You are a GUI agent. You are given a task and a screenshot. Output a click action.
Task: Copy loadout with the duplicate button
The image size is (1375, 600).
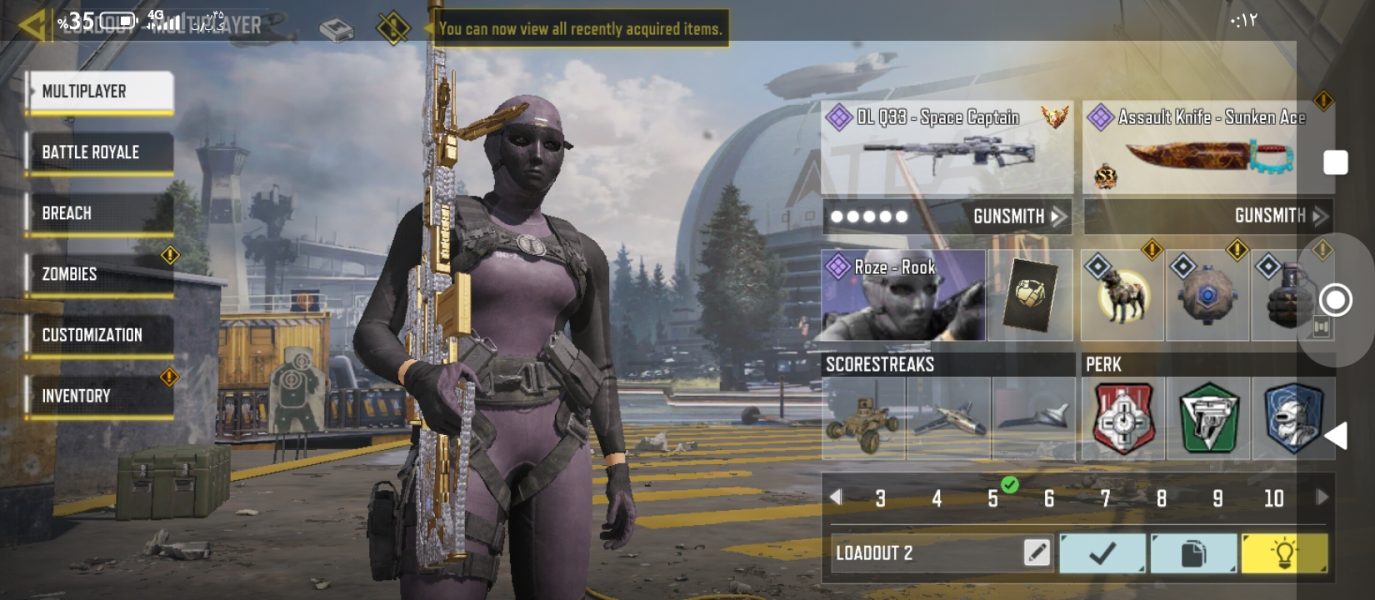tap(1193, 553)
